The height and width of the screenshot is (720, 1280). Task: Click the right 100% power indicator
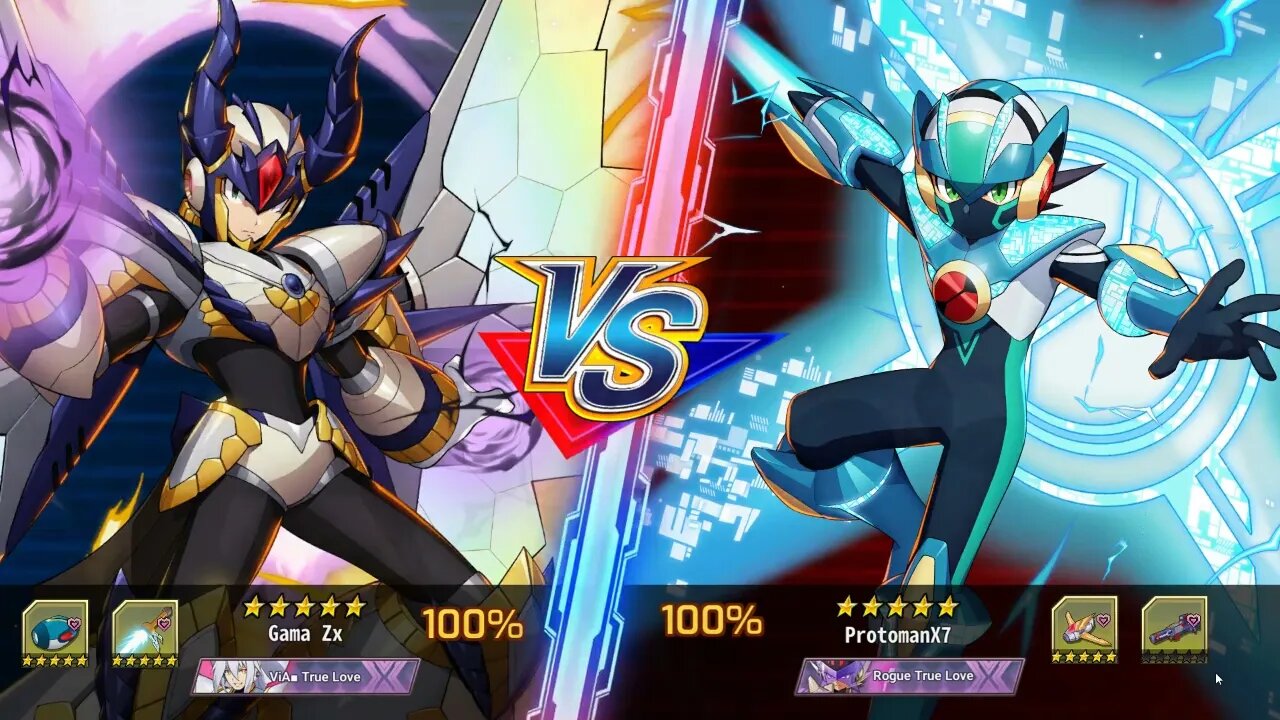715,620
